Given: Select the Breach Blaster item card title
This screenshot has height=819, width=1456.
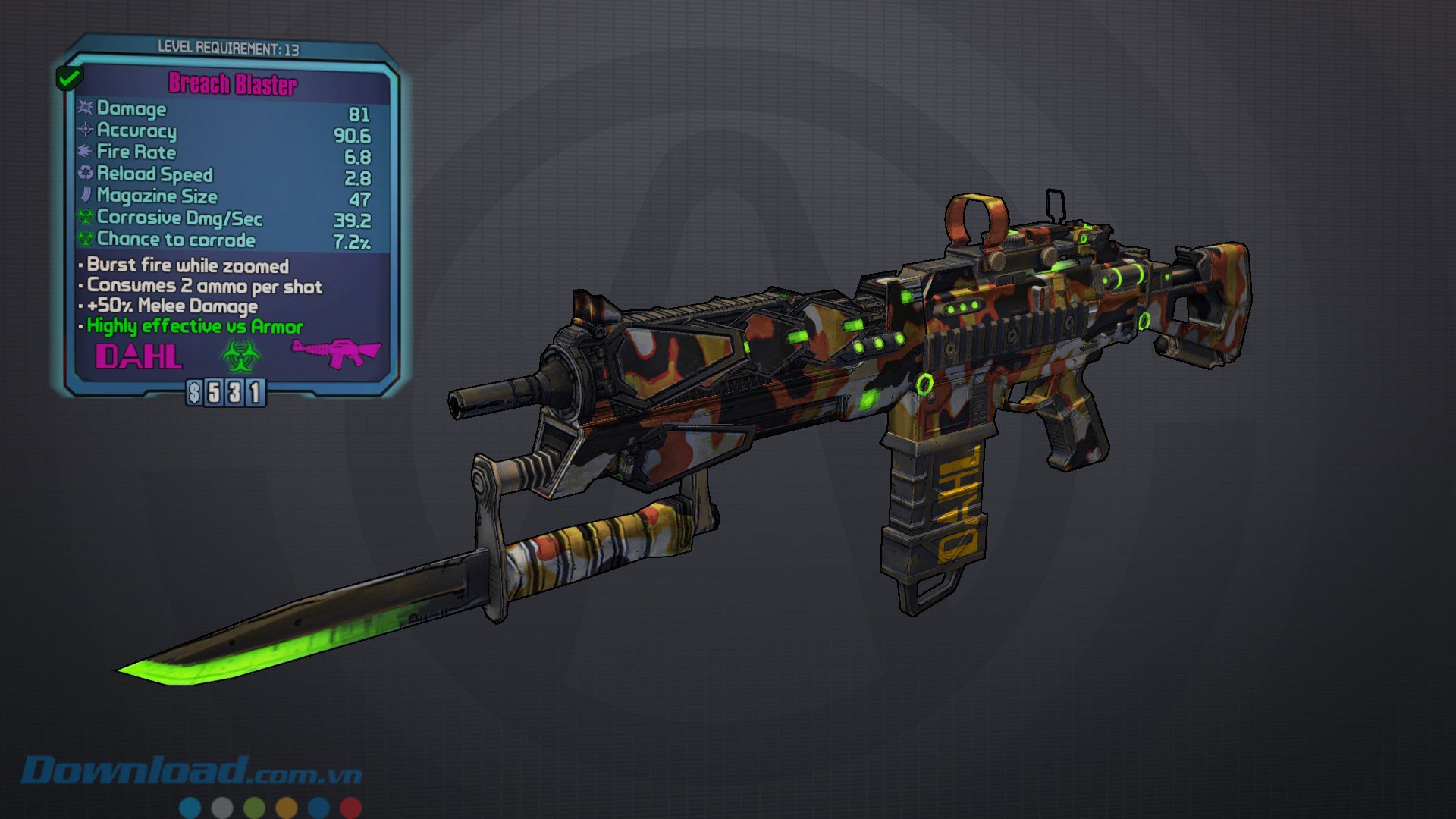Looking at the screenshot, I should pos(233,83).
